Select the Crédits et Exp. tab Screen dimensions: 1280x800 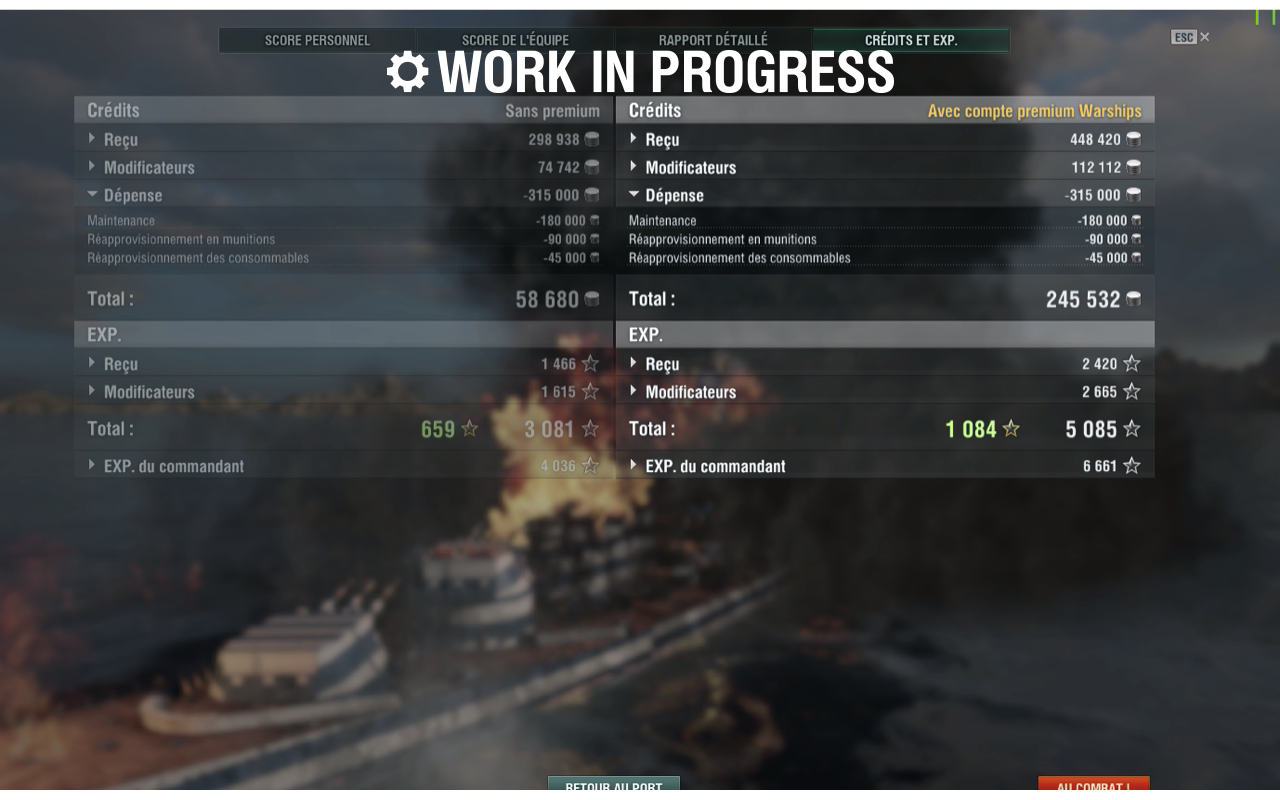pyautogui.click(x=911, y=41)
